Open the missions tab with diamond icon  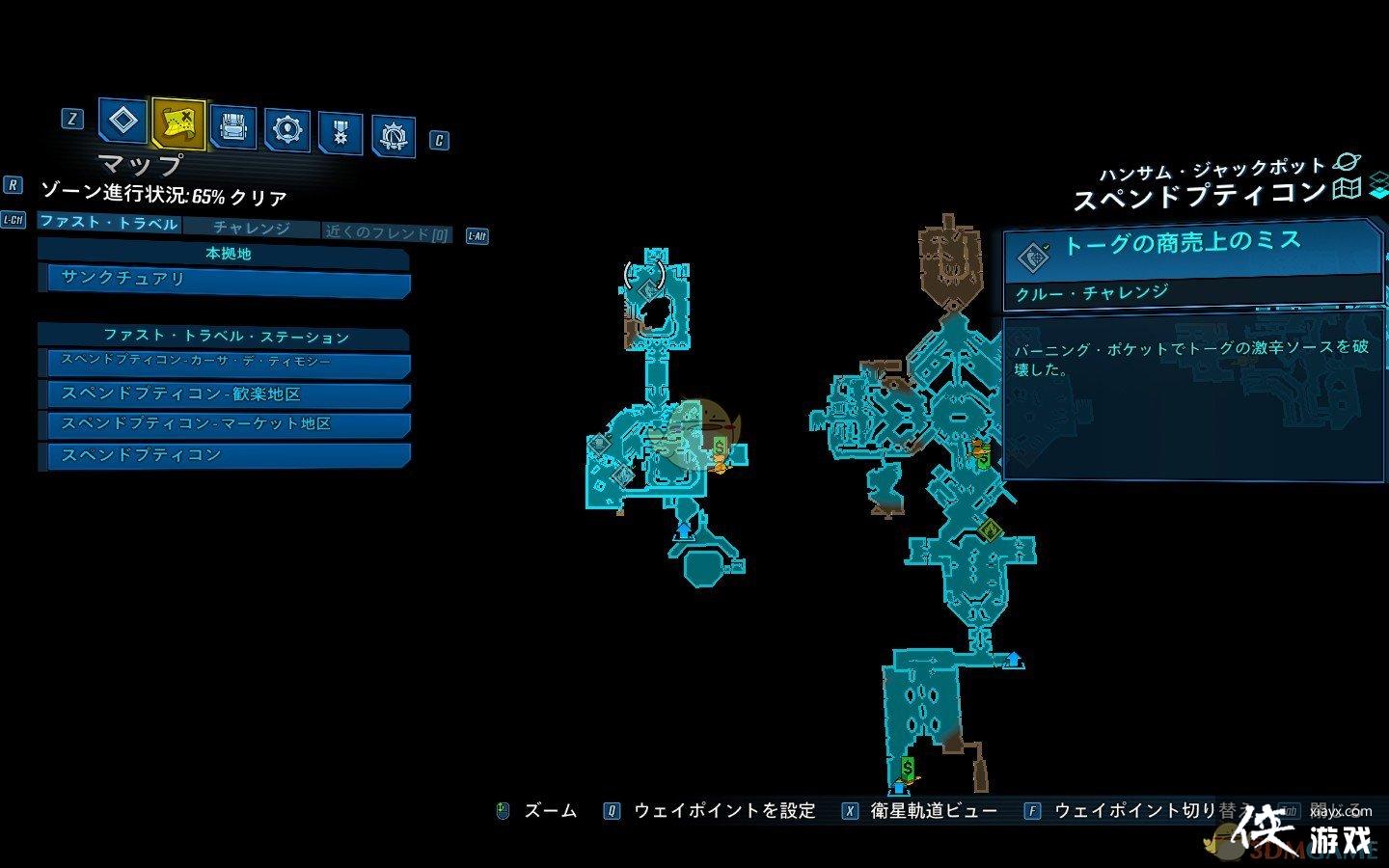coord(123,122)
